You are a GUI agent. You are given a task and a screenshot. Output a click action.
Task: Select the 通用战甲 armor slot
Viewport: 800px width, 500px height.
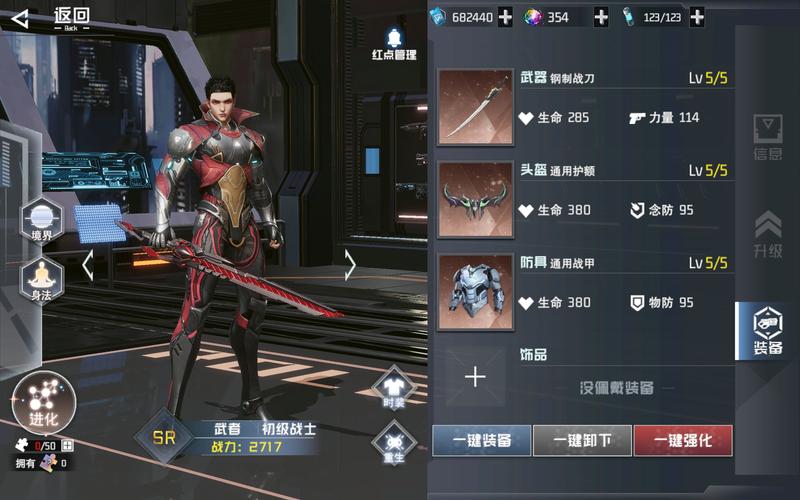coord(475,290)
